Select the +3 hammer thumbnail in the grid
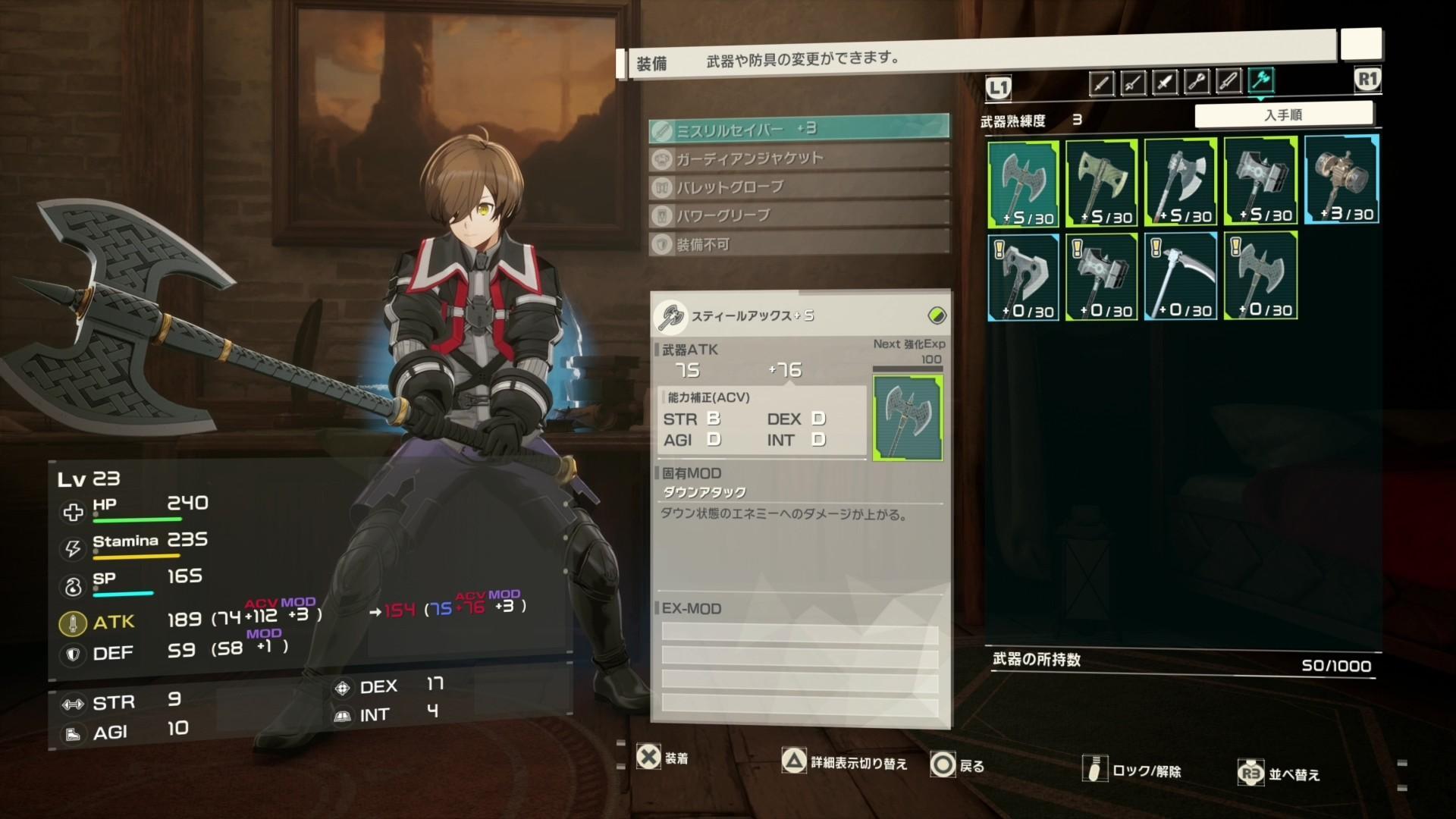Screen dimensions: 1456x819 point(1341,179)
